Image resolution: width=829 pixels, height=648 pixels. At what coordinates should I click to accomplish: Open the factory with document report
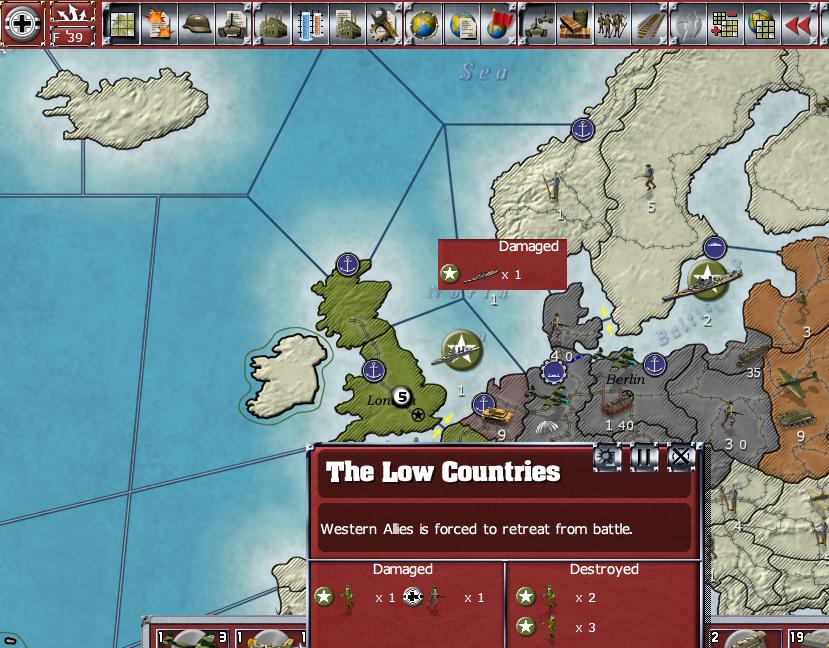[x=346, y=21]
